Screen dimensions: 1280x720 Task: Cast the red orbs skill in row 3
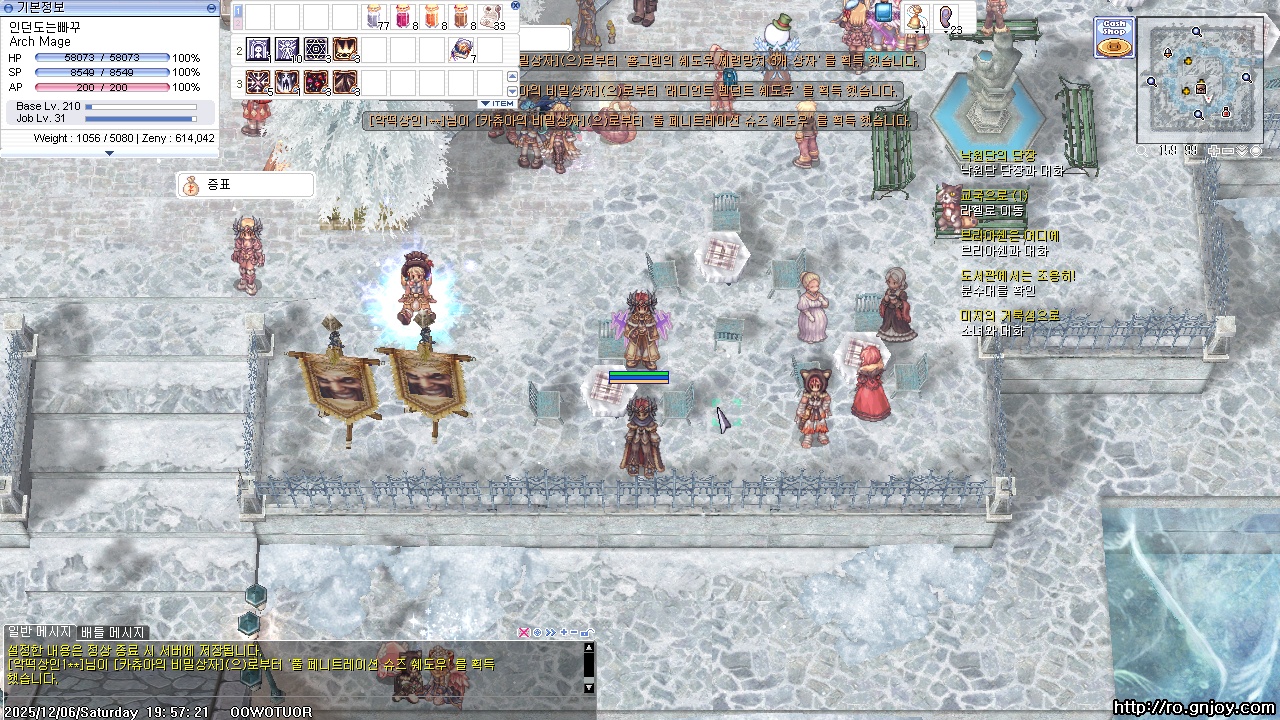pyautogui.click(x=316, y=82)
